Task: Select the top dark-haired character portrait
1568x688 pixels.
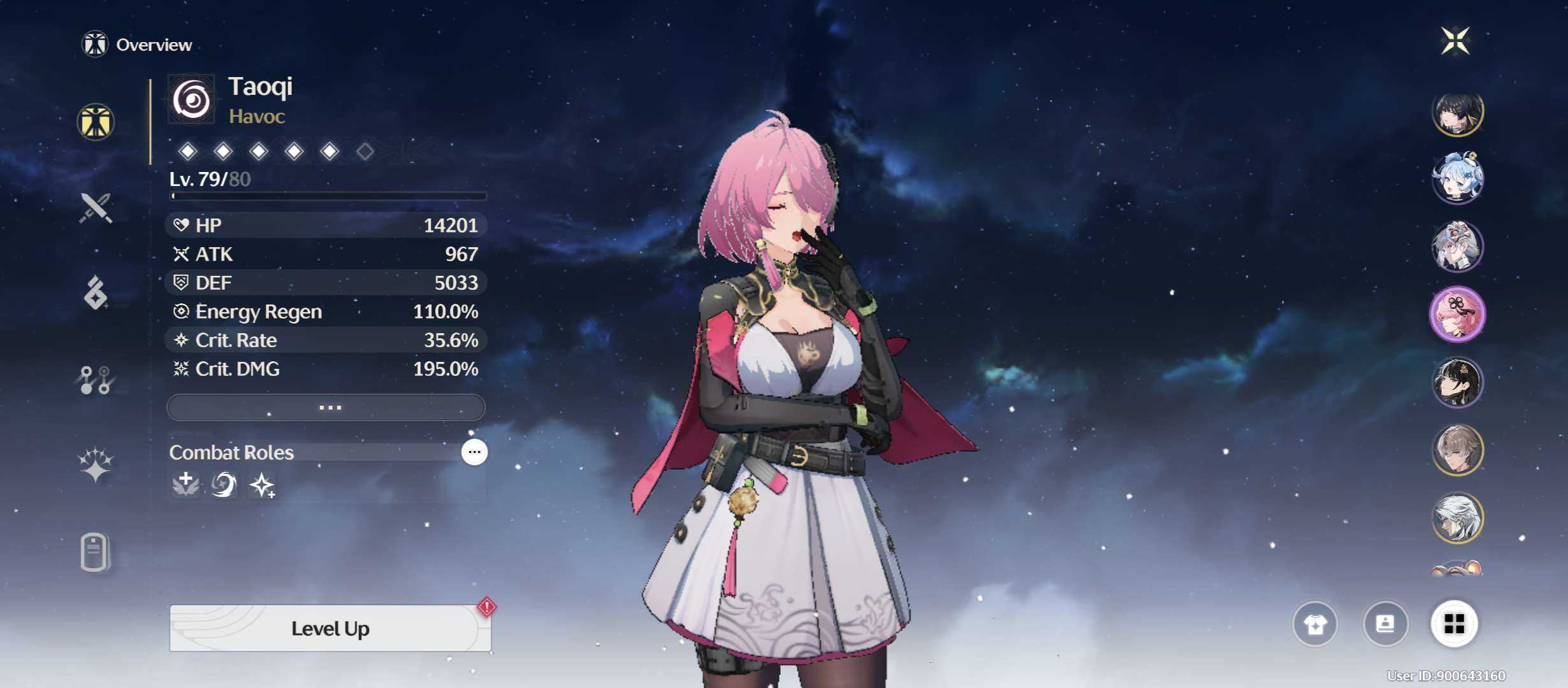Action: coord(1457,112)
